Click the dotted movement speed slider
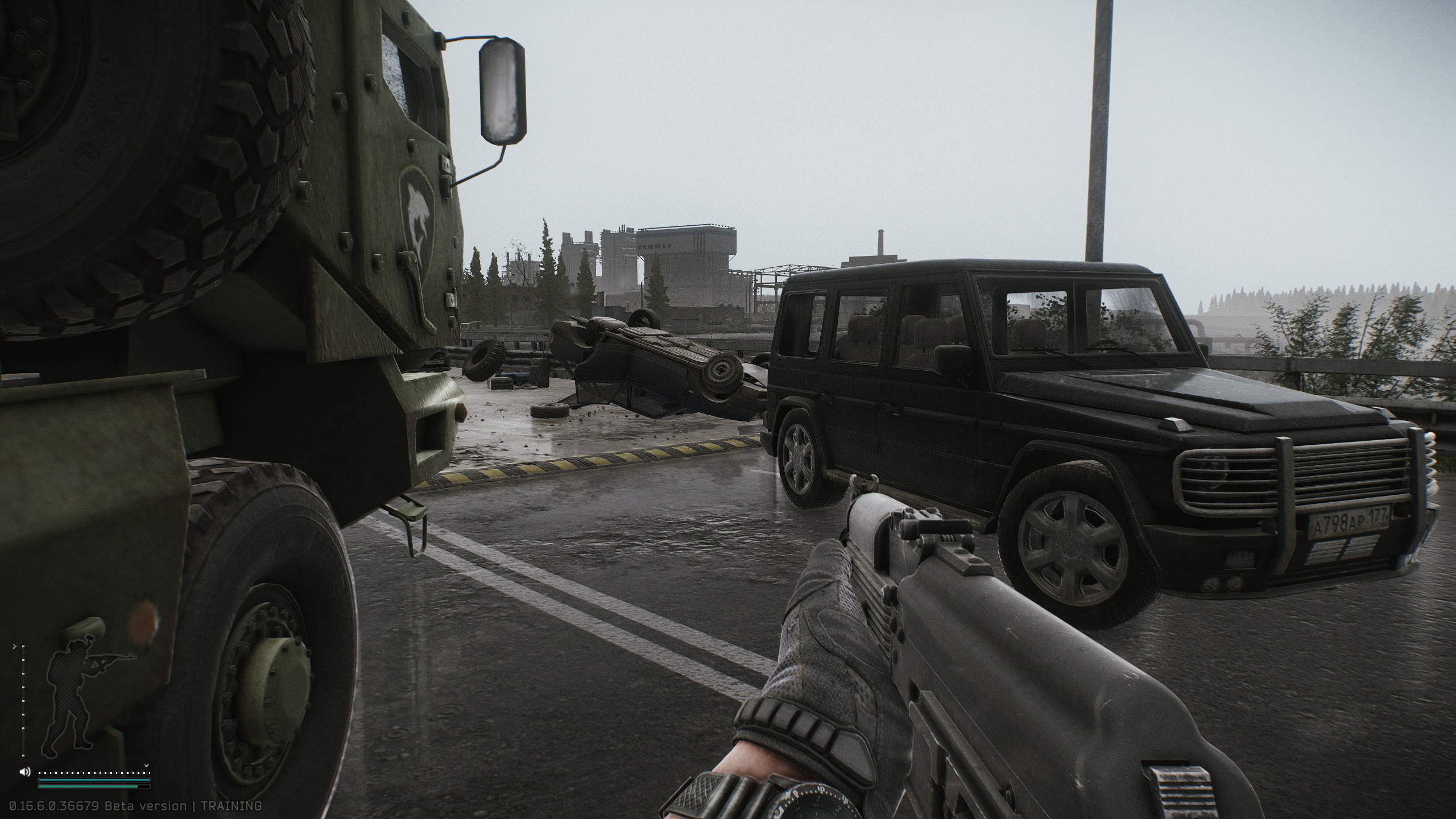 (x=94, y=773)
